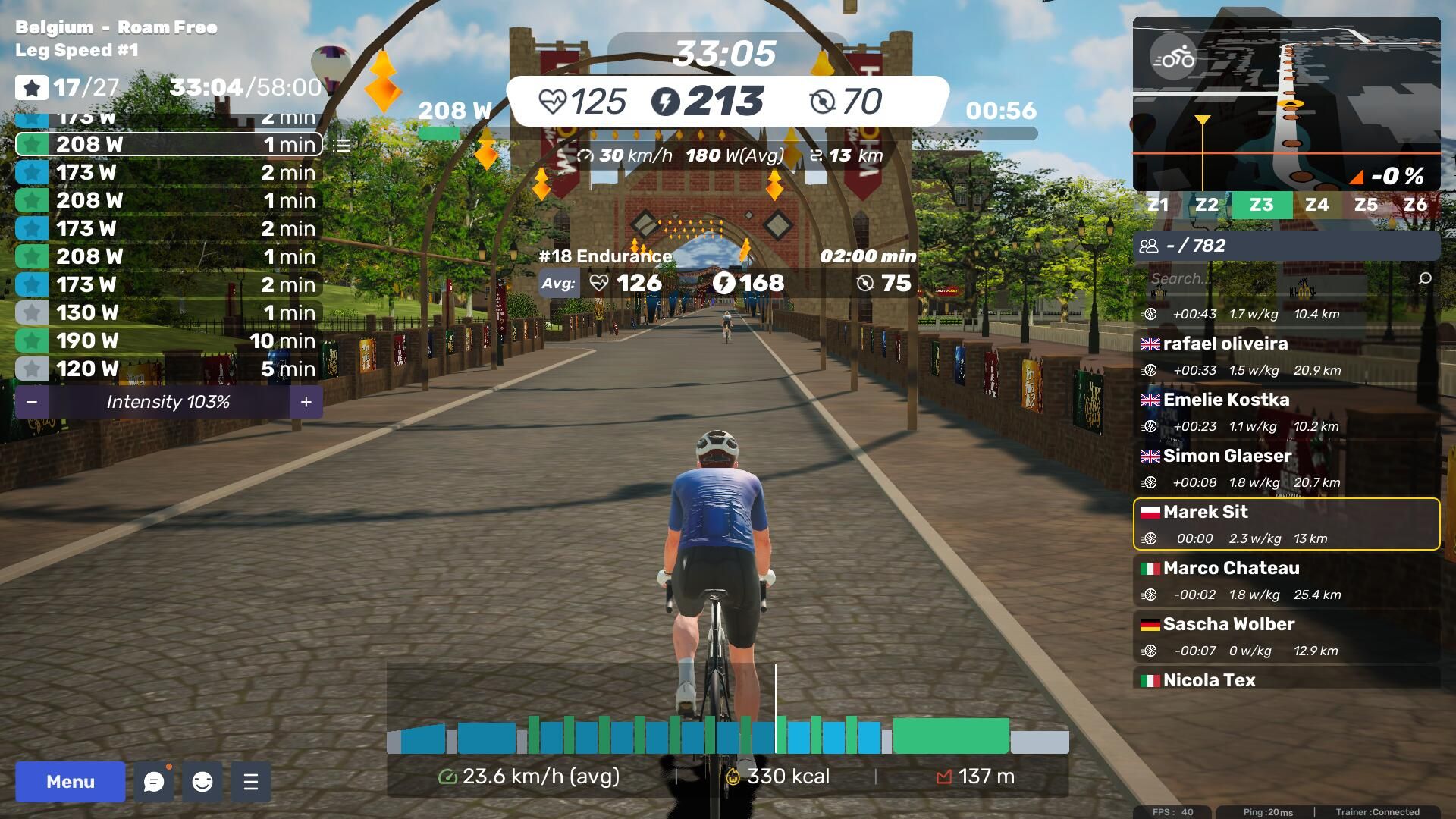Toggle the cyclist icon on the minimap
1456x819 pixels.
click(1172, 58)
